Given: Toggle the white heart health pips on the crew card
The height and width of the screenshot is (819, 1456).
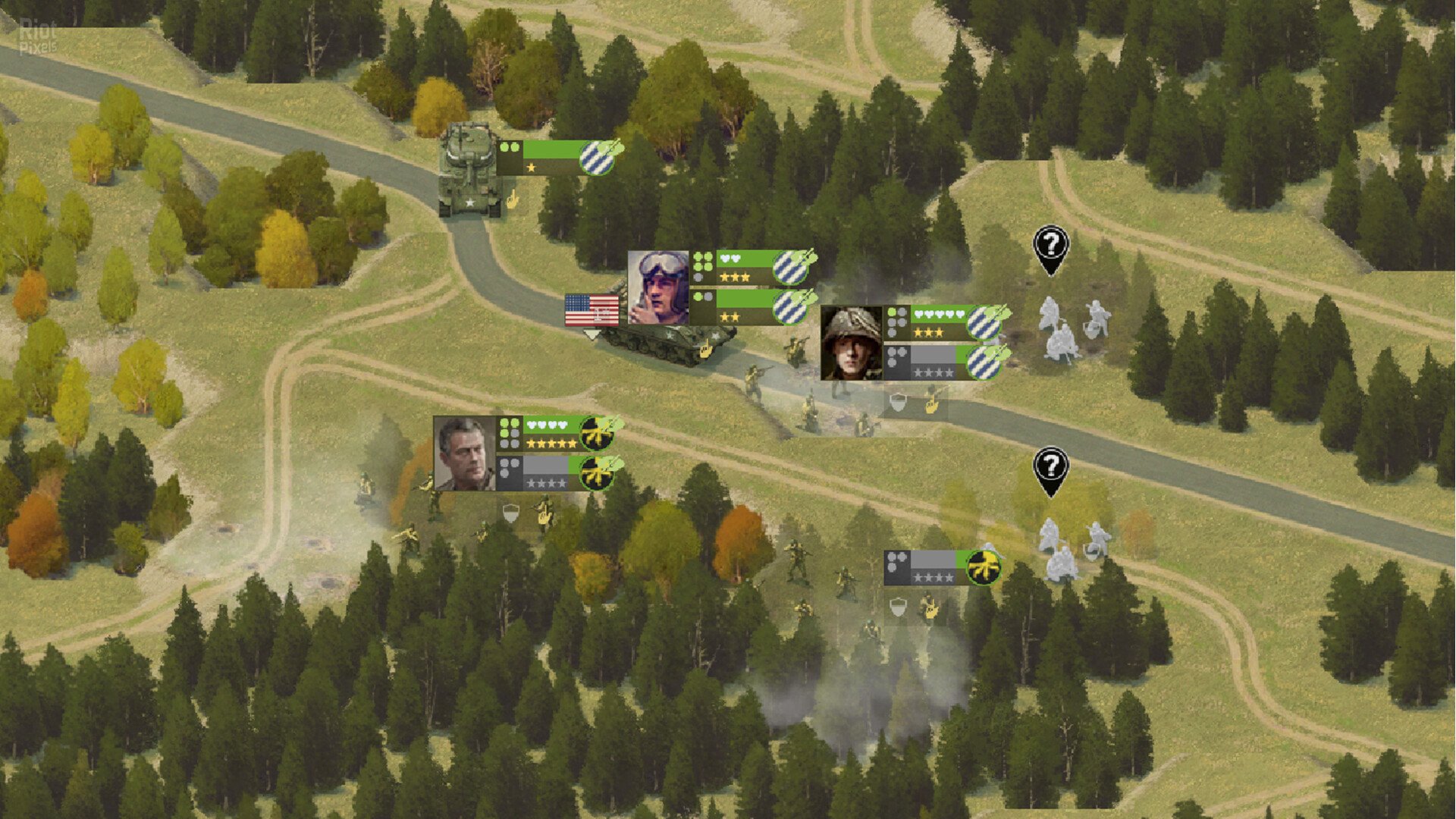Looking at the screenshot, I should point(729,259).
